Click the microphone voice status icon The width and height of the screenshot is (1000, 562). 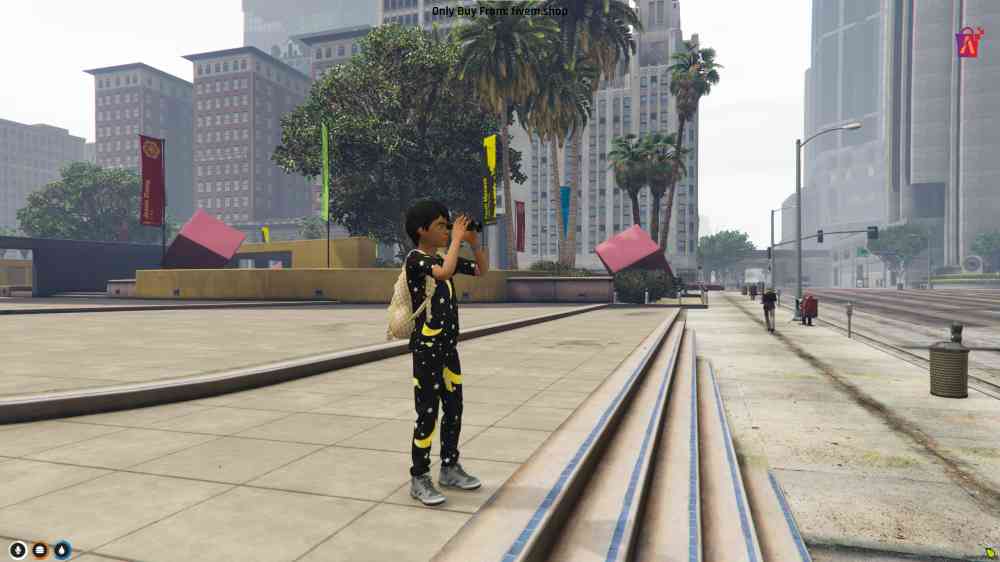[18, 549]
